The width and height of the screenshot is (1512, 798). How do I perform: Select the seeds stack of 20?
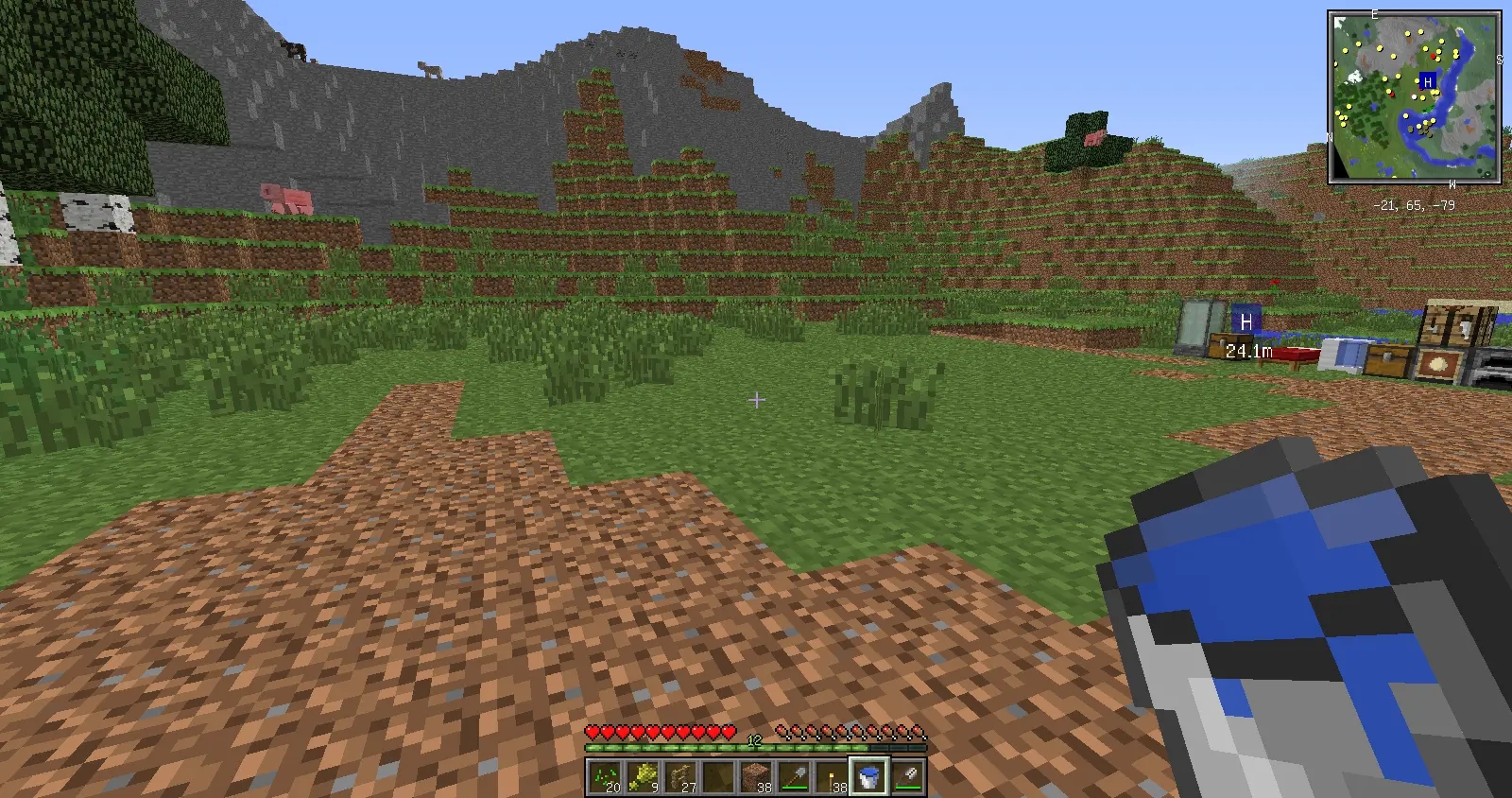605,777
